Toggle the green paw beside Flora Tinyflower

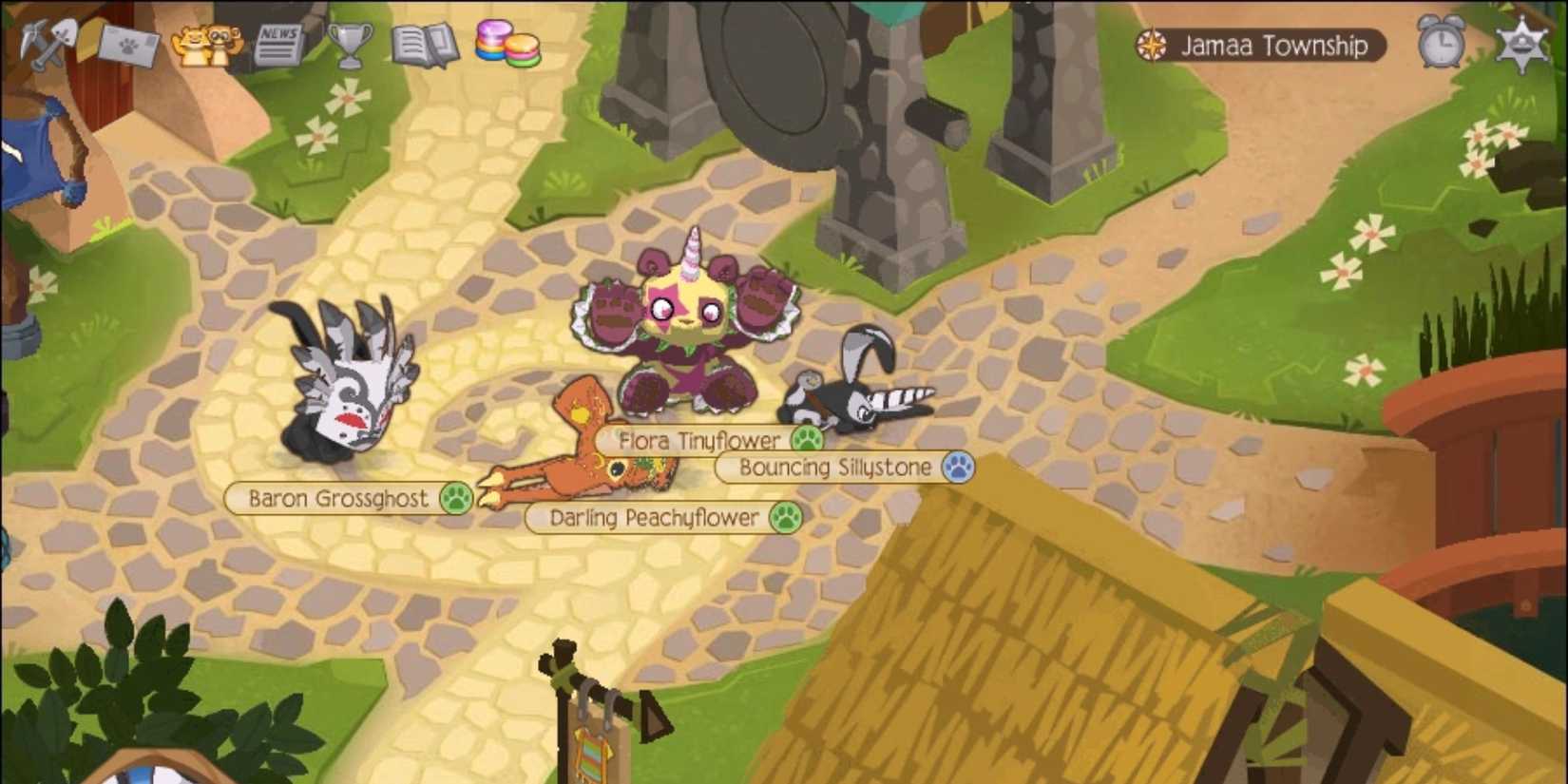coord(808,440)
